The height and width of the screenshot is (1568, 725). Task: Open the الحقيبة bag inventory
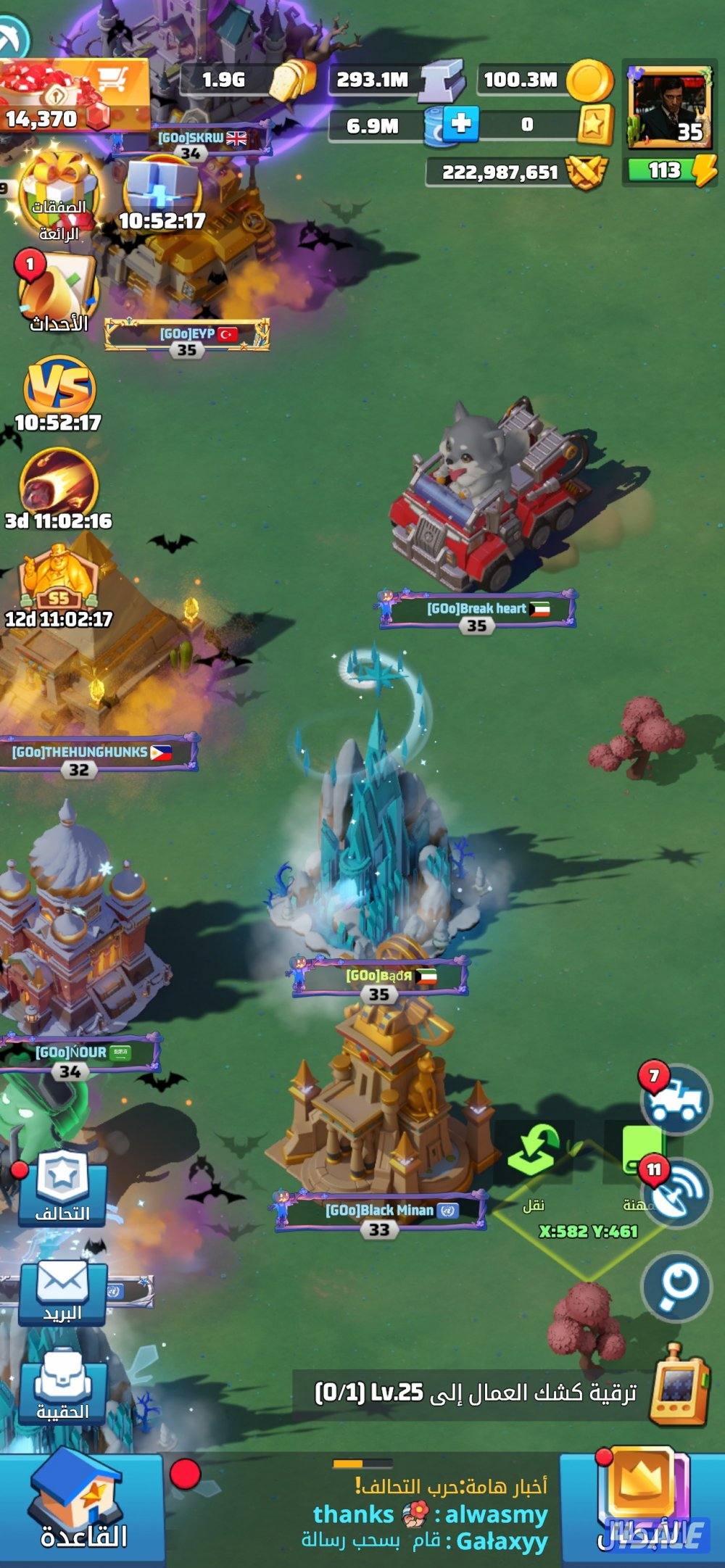click(x=63, y=1388)
